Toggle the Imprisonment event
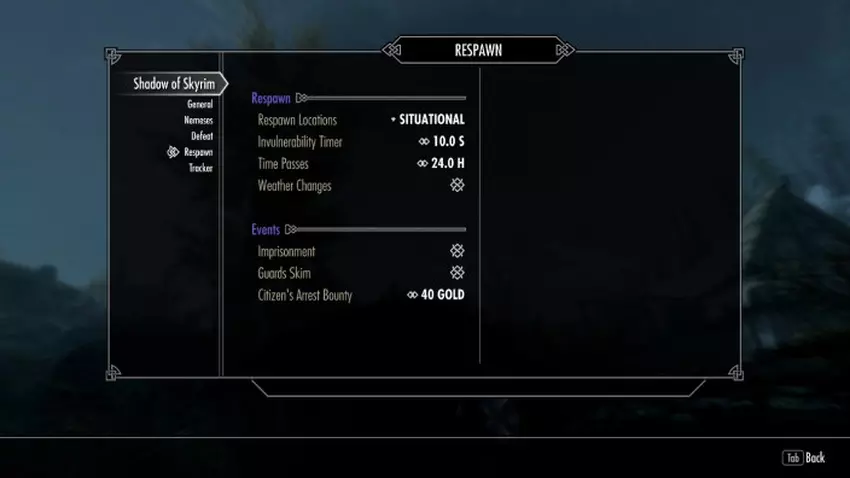850x478 pixels. click(457, 252)
